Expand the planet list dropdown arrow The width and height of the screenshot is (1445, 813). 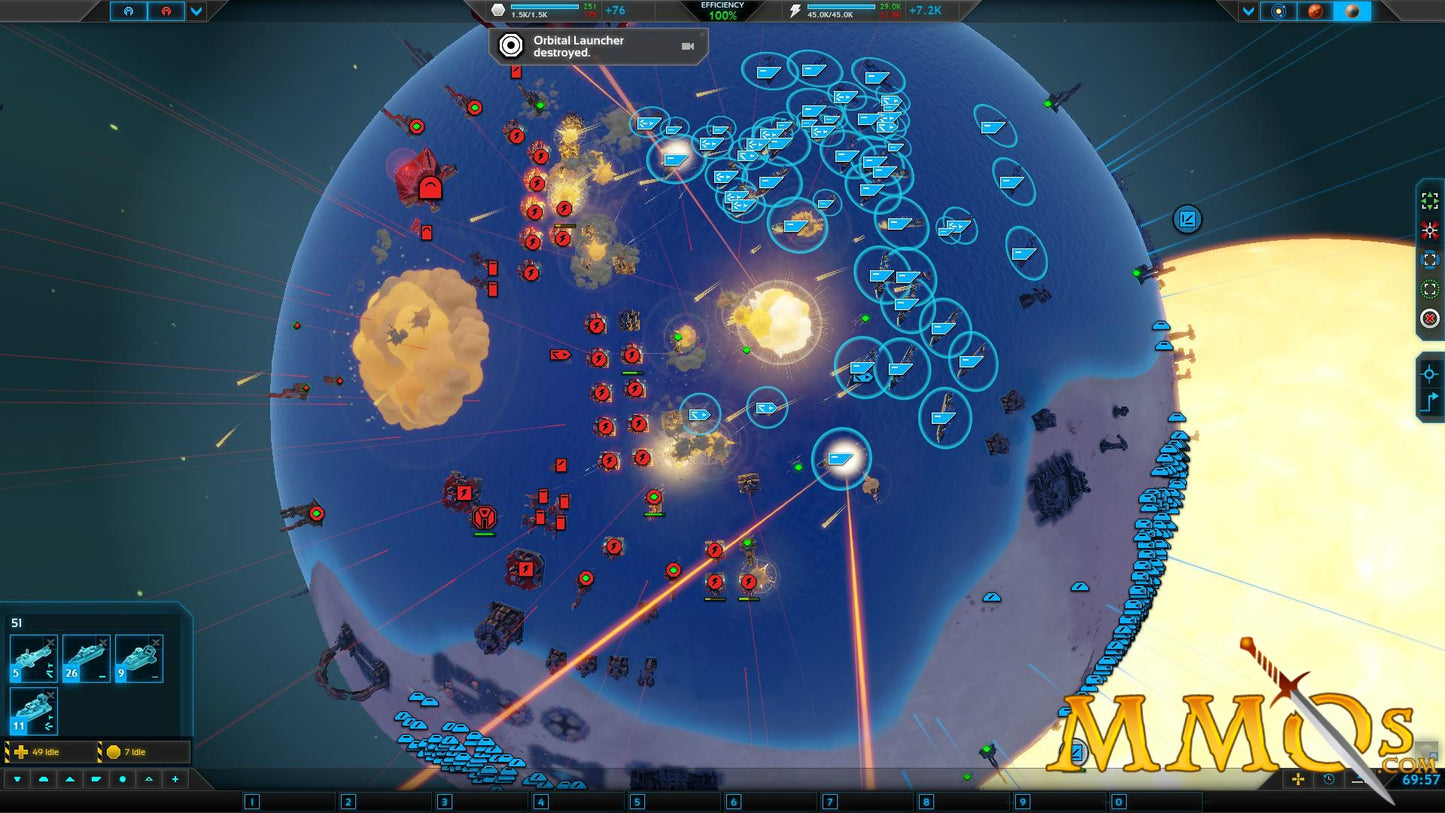[x=1248, y=11]
